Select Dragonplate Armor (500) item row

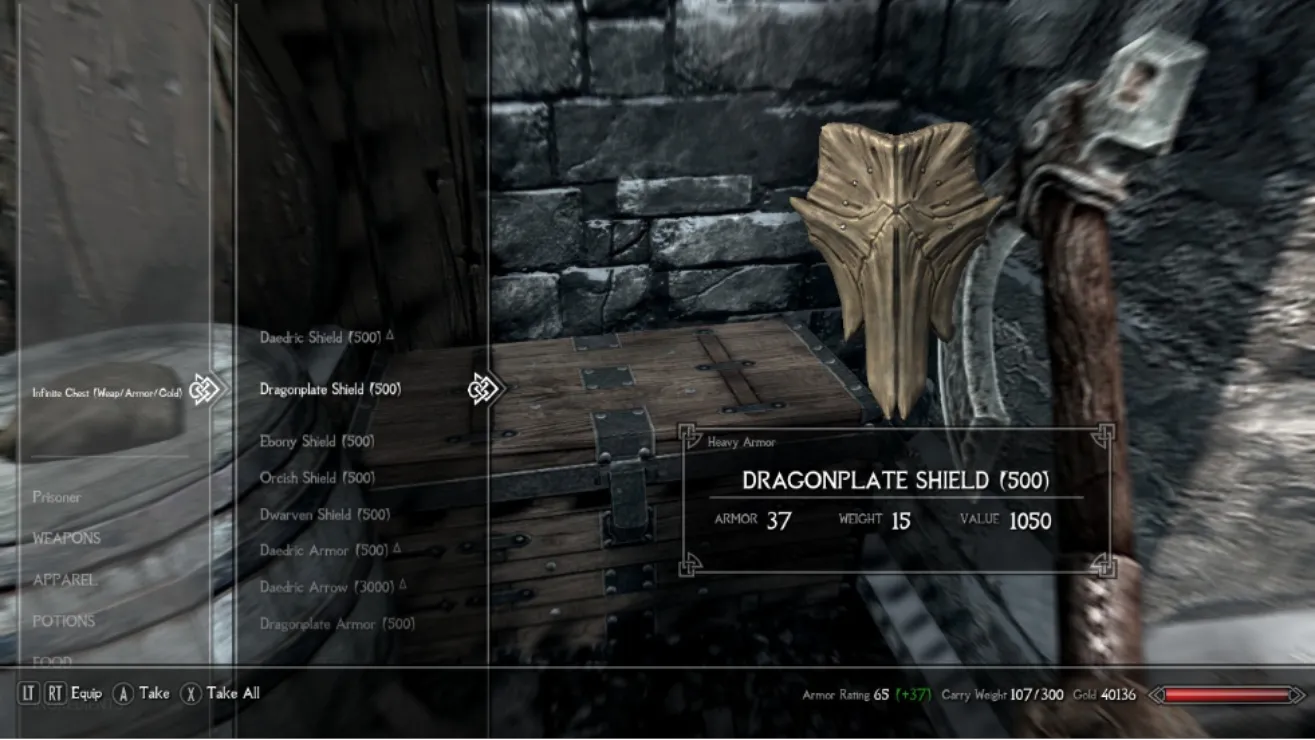[337, 624]
